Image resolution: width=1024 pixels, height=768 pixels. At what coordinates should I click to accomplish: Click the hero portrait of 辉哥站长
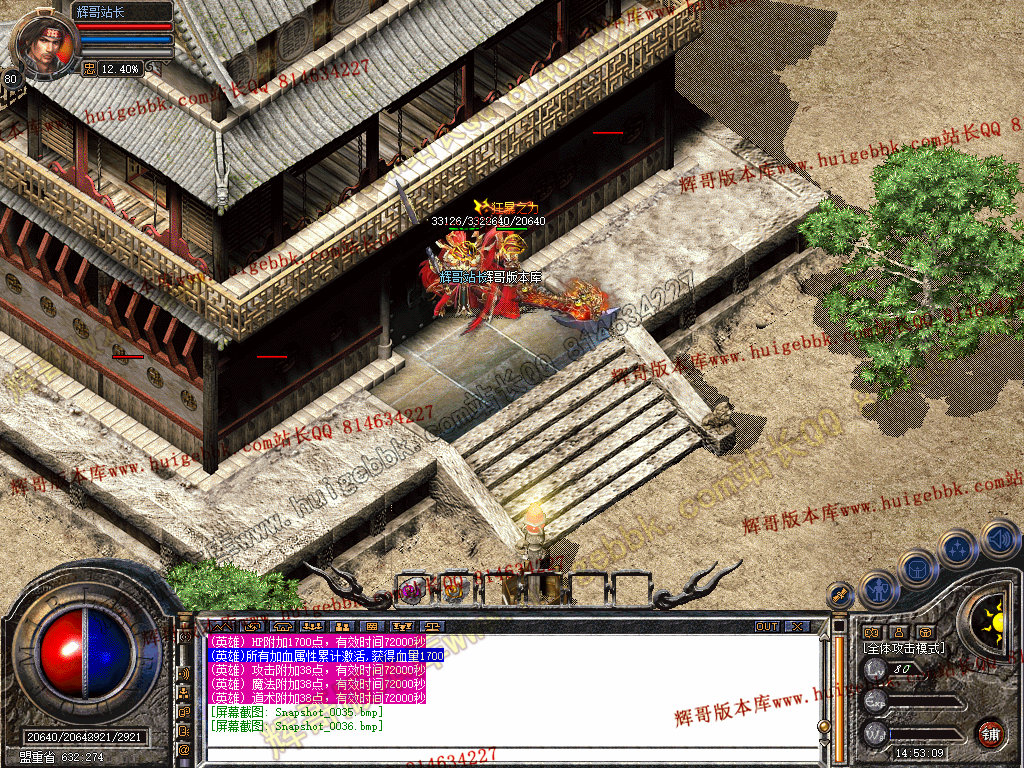click(x=44, y=43)
